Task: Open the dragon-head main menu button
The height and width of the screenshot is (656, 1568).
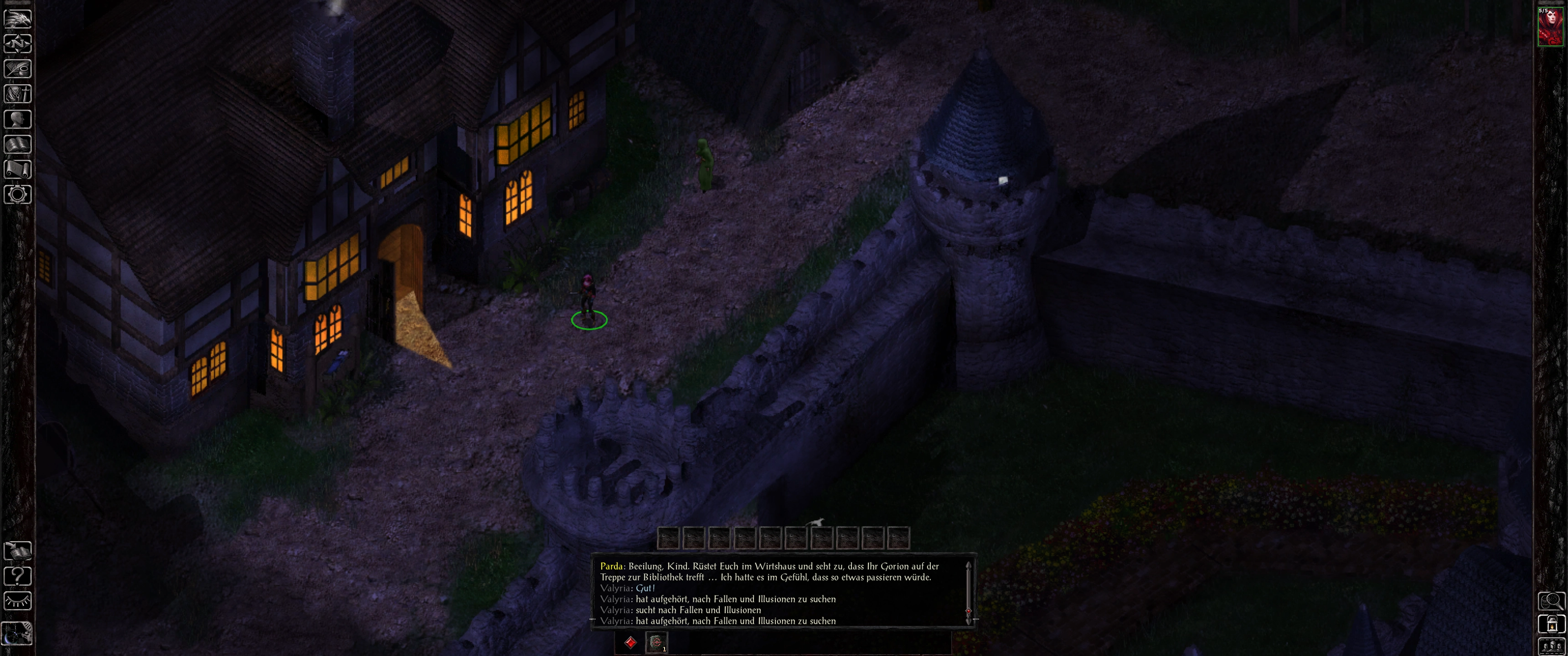Action: 18,19
